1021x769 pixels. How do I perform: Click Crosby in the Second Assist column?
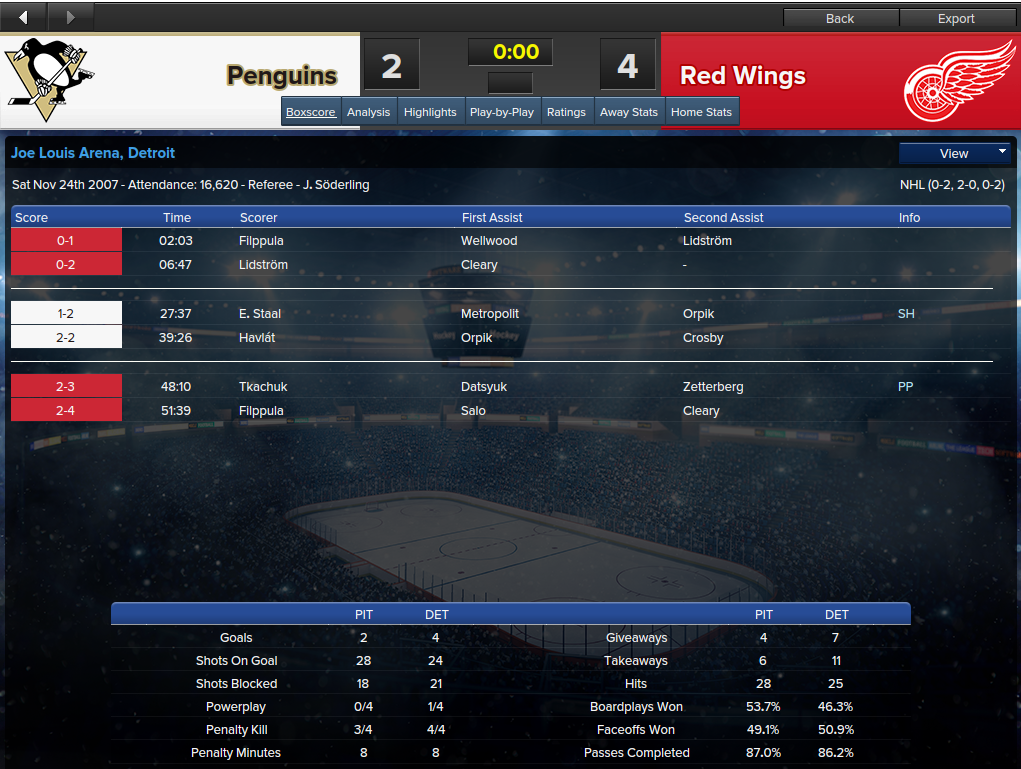tap(703, 338)
